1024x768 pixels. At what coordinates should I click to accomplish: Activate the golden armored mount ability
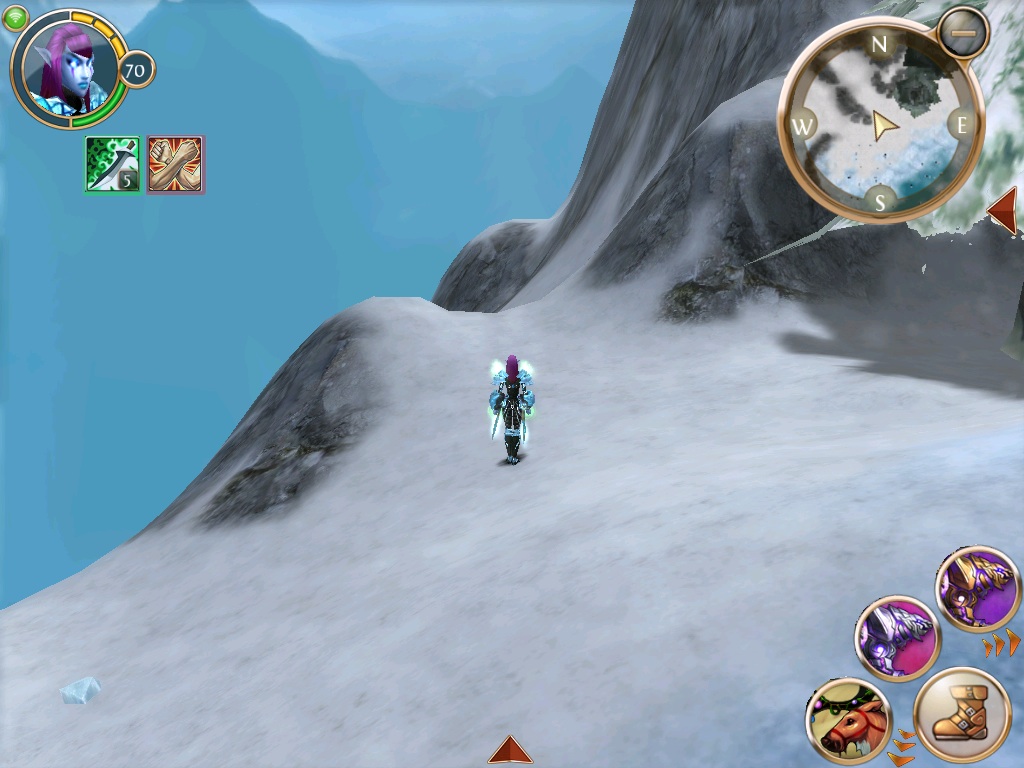(977, 589)
